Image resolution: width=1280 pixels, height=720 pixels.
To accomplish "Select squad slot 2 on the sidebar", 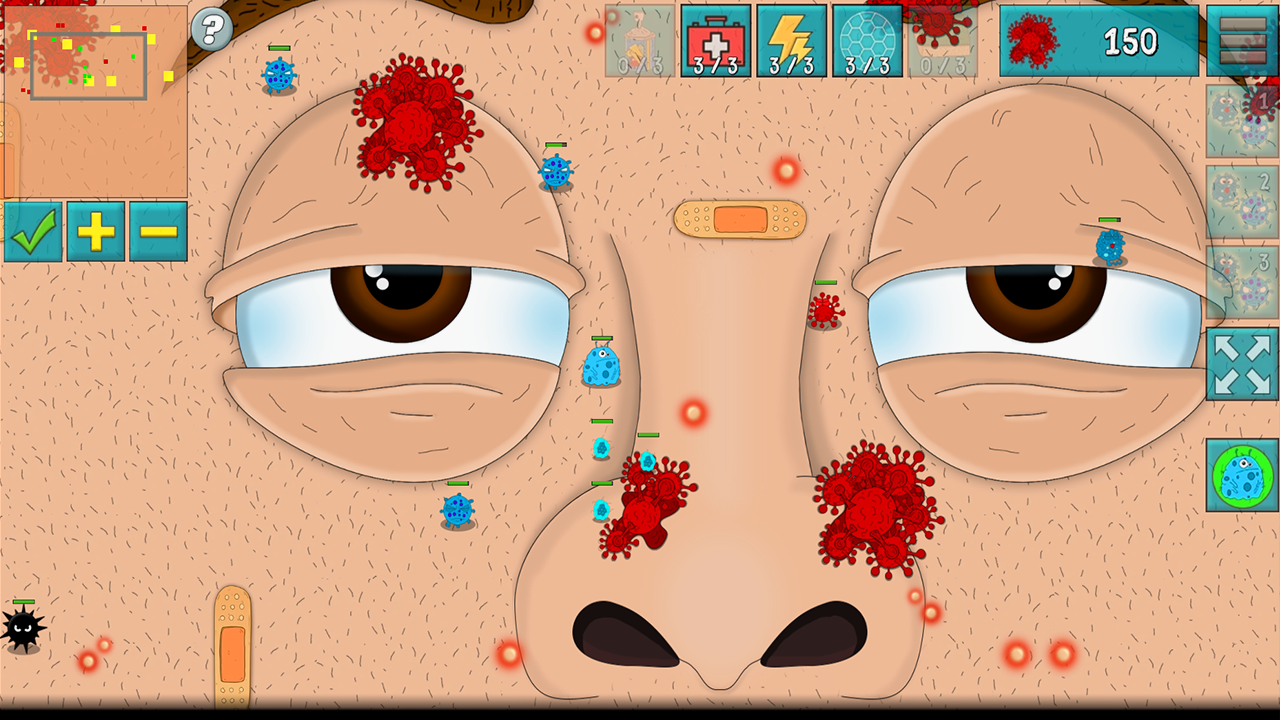I will point(1244,200).
